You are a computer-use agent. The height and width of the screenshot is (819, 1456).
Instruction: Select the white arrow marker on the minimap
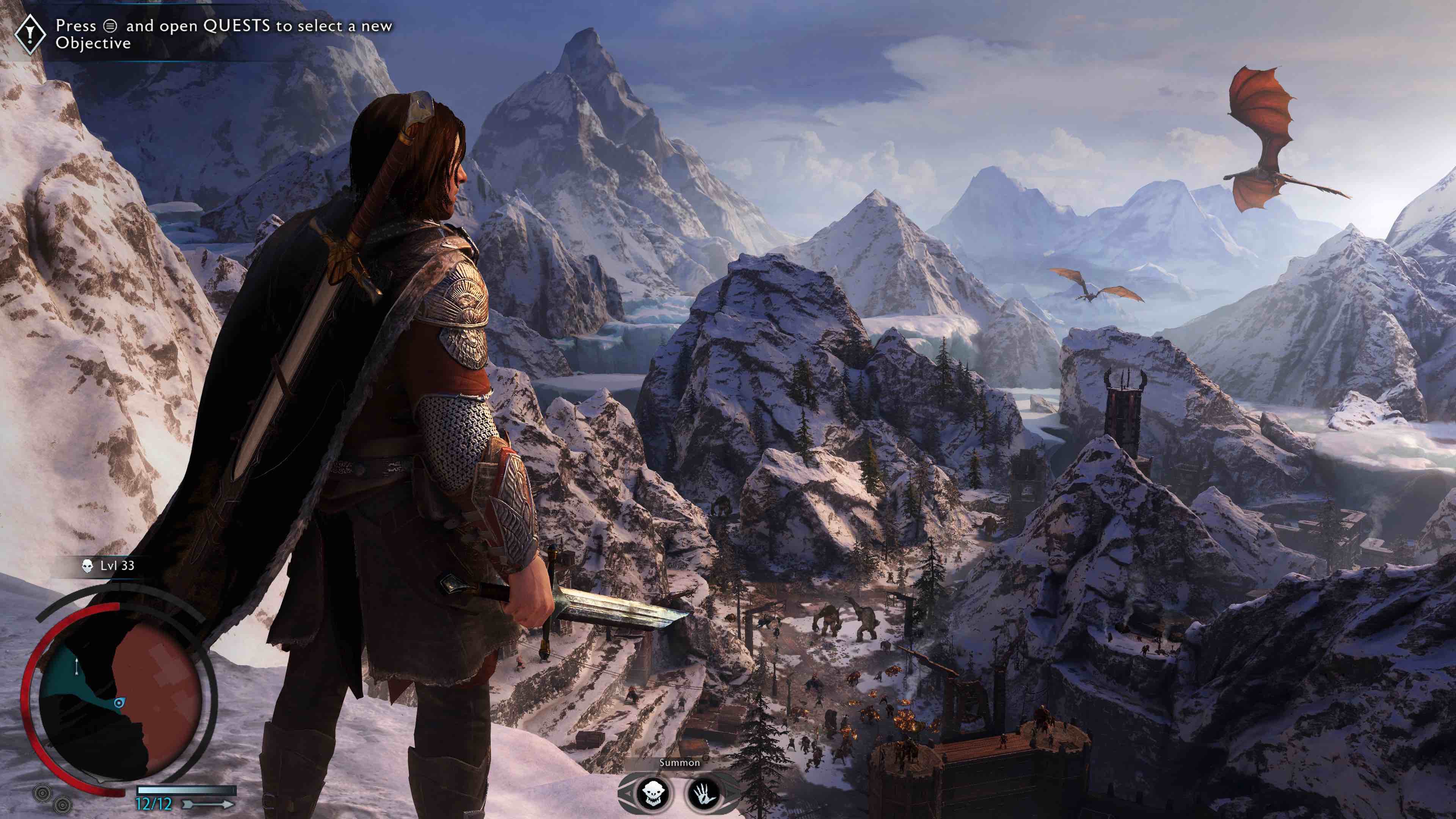[x=77, y=667]
